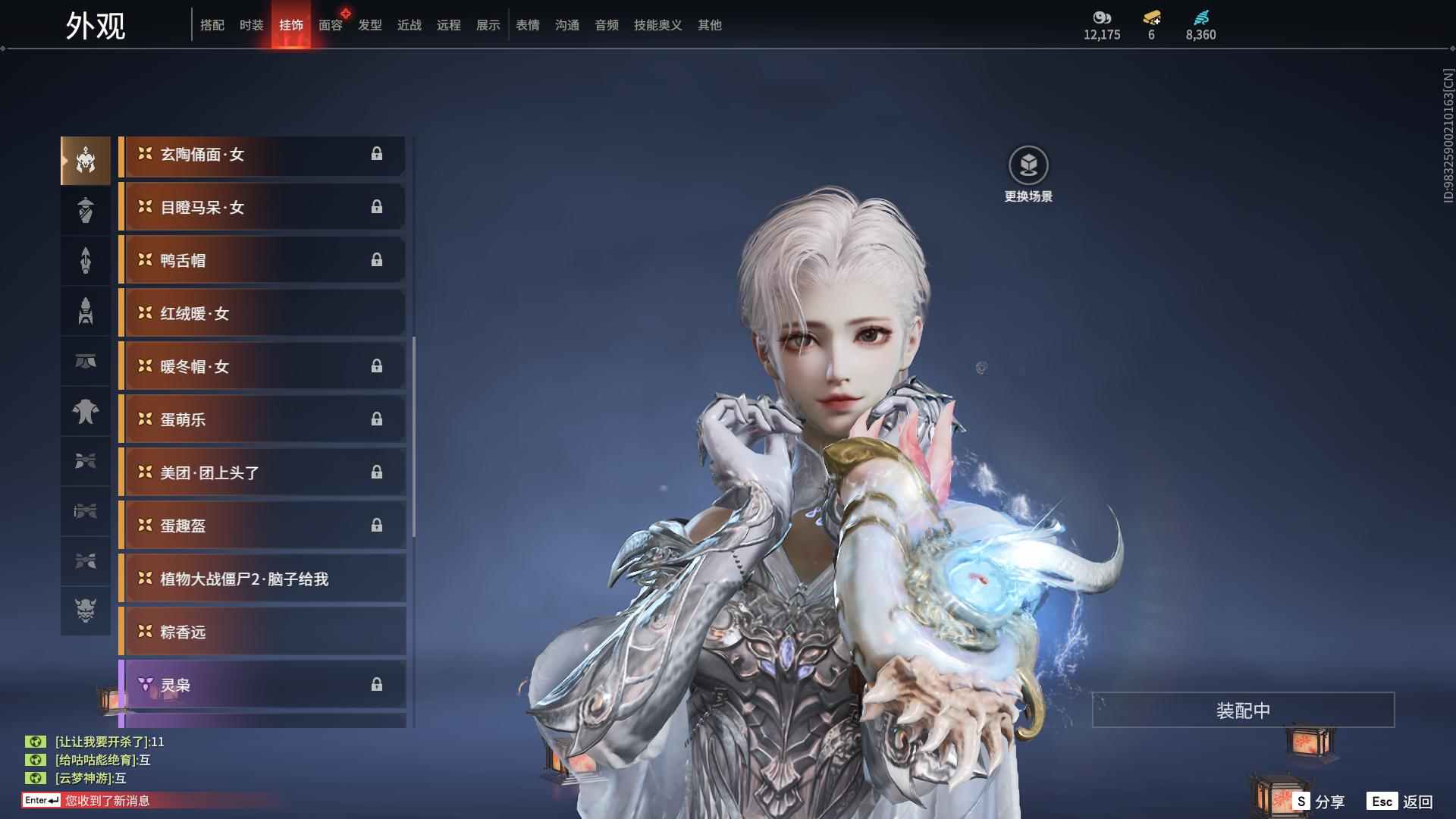Select 植物大战僵尸2·脑子给我 item
The image size is (1456, 819).
coord(262,579)
